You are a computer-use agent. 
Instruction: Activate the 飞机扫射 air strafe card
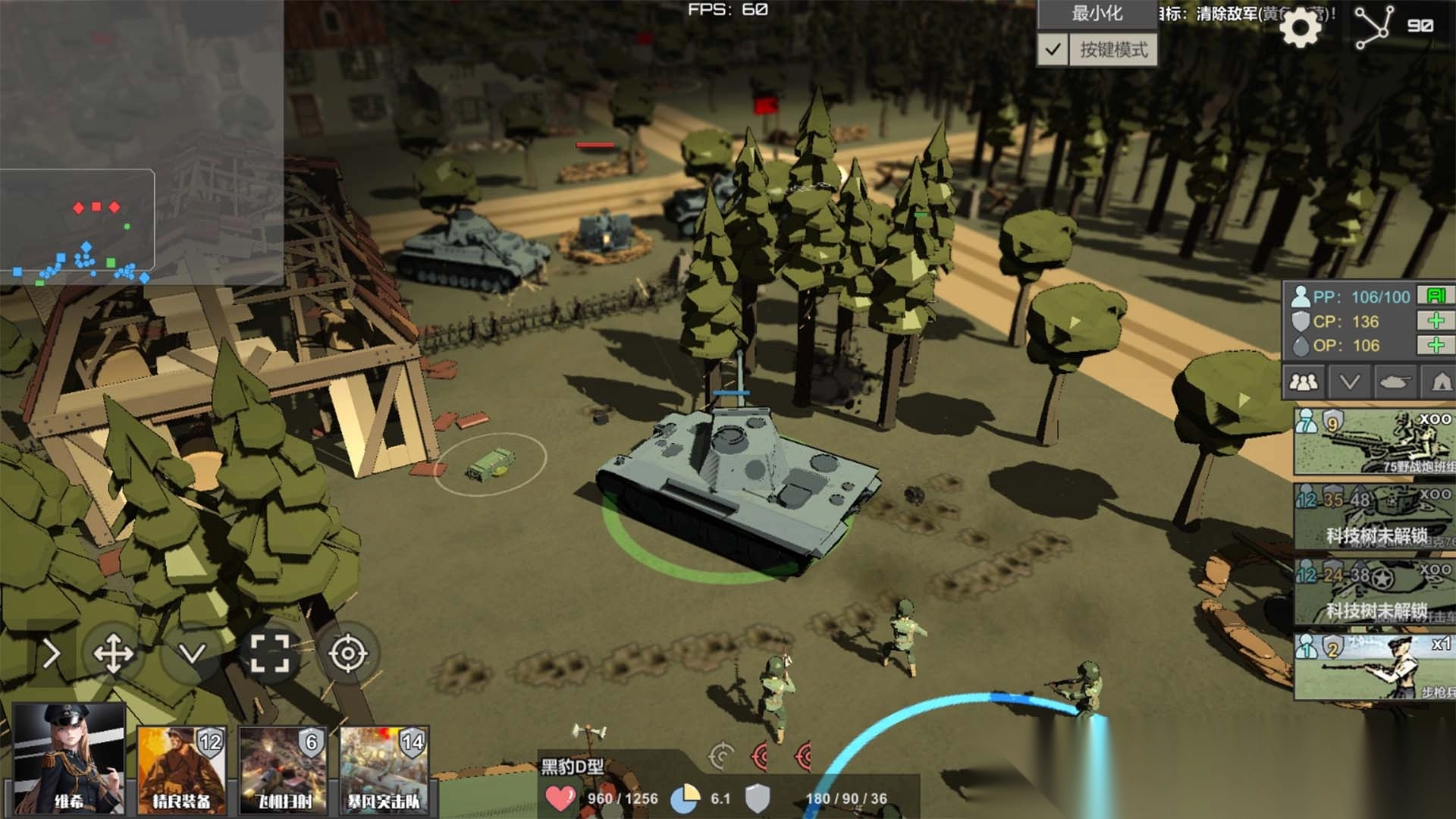(283, 769)
